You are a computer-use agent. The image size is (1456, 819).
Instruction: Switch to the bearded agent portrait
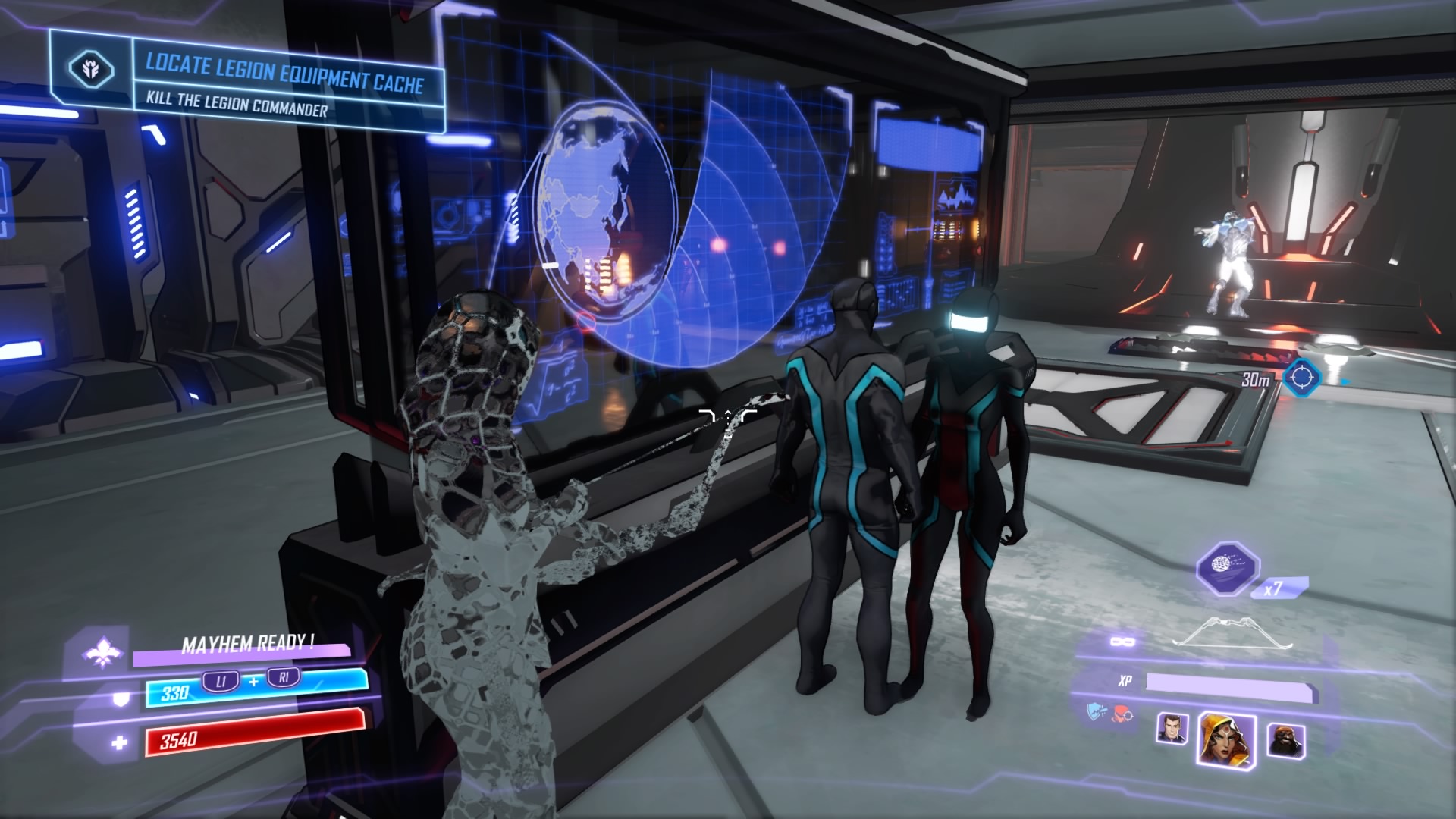point(1285,739)
